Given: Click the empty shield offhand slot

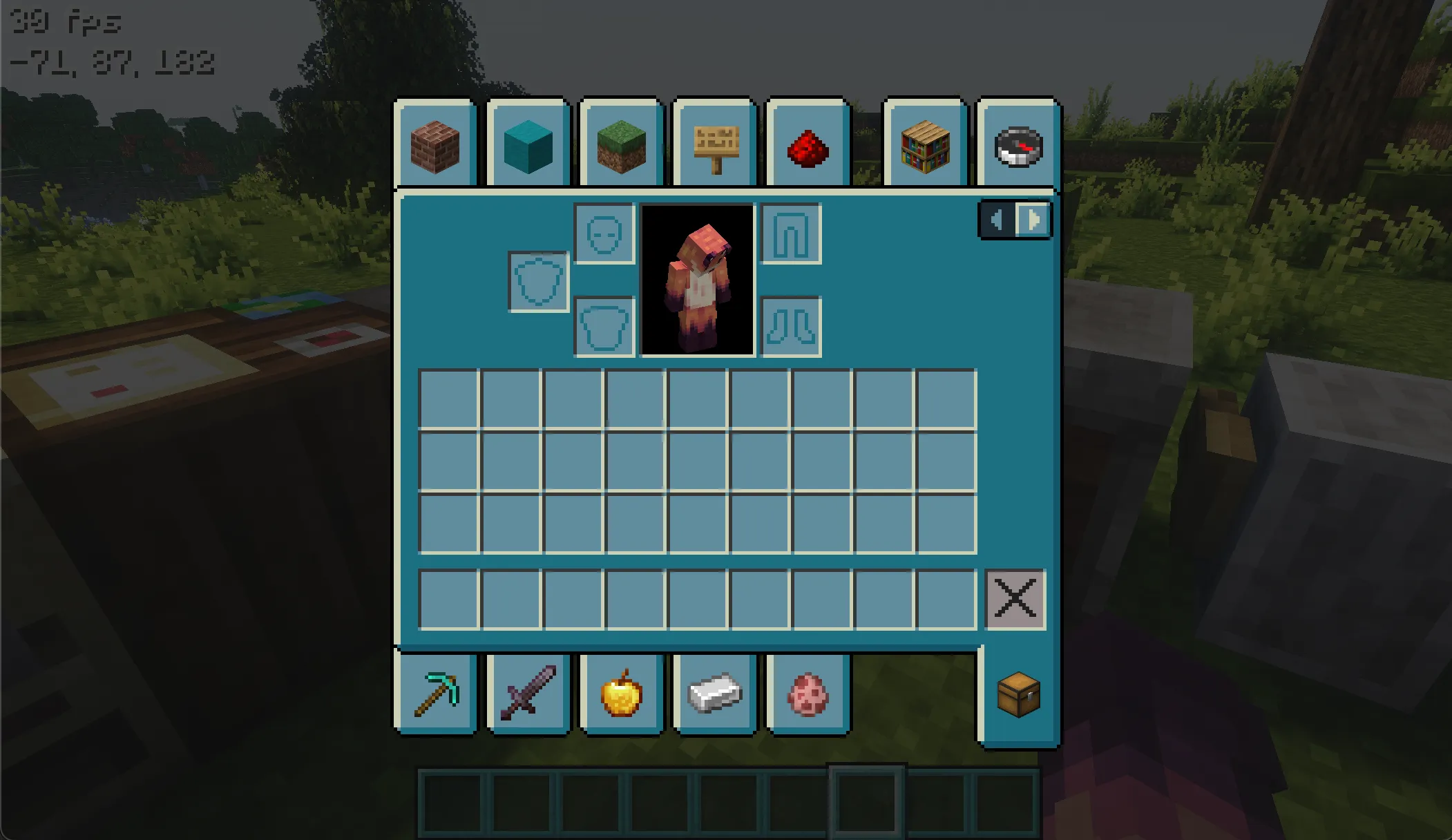Looking at the screenshot, I should click(x=538, y=279).
